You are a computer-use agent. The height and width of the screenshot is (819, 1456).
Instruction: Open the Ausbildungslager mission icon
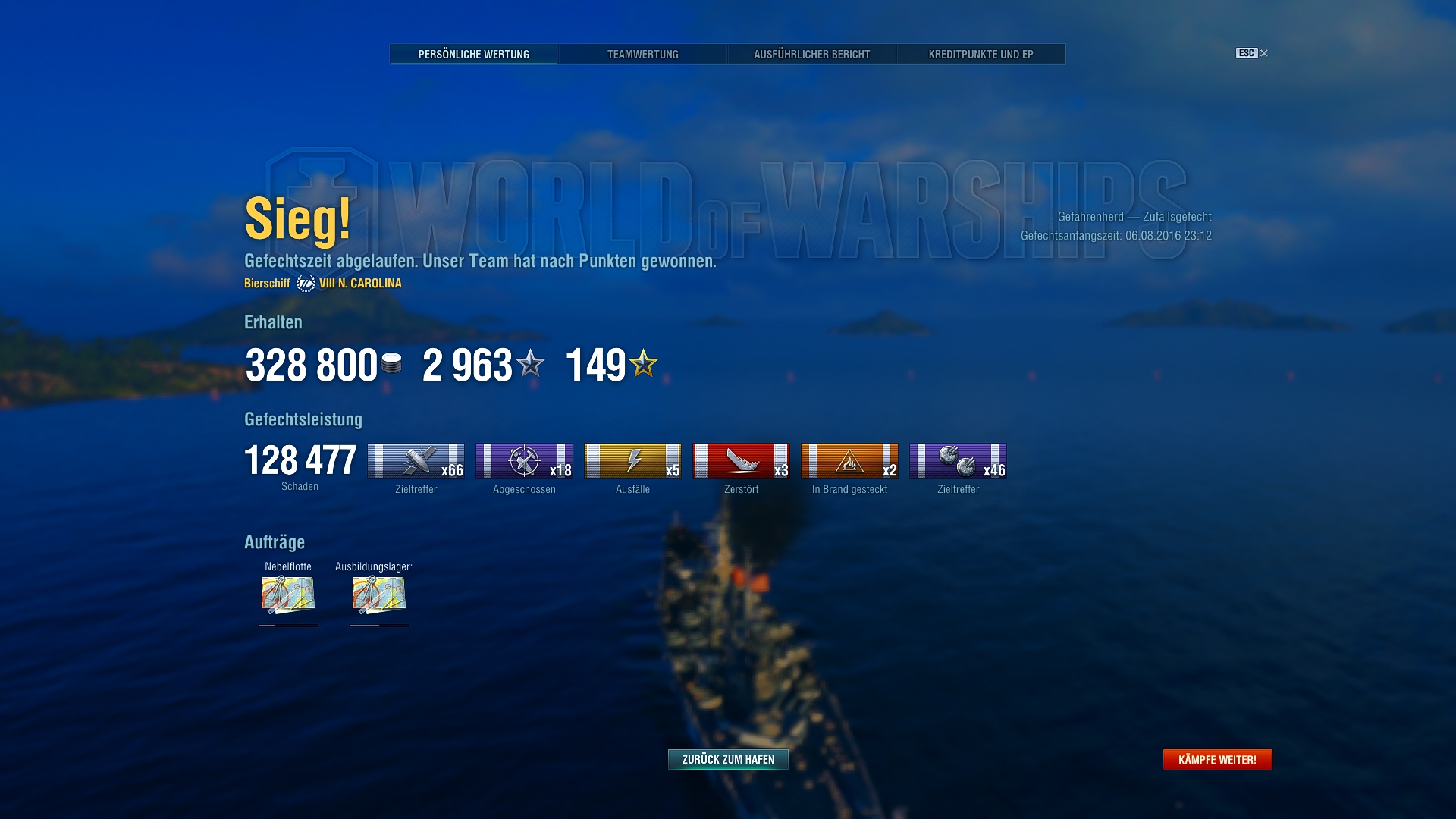tap(379, 595)
